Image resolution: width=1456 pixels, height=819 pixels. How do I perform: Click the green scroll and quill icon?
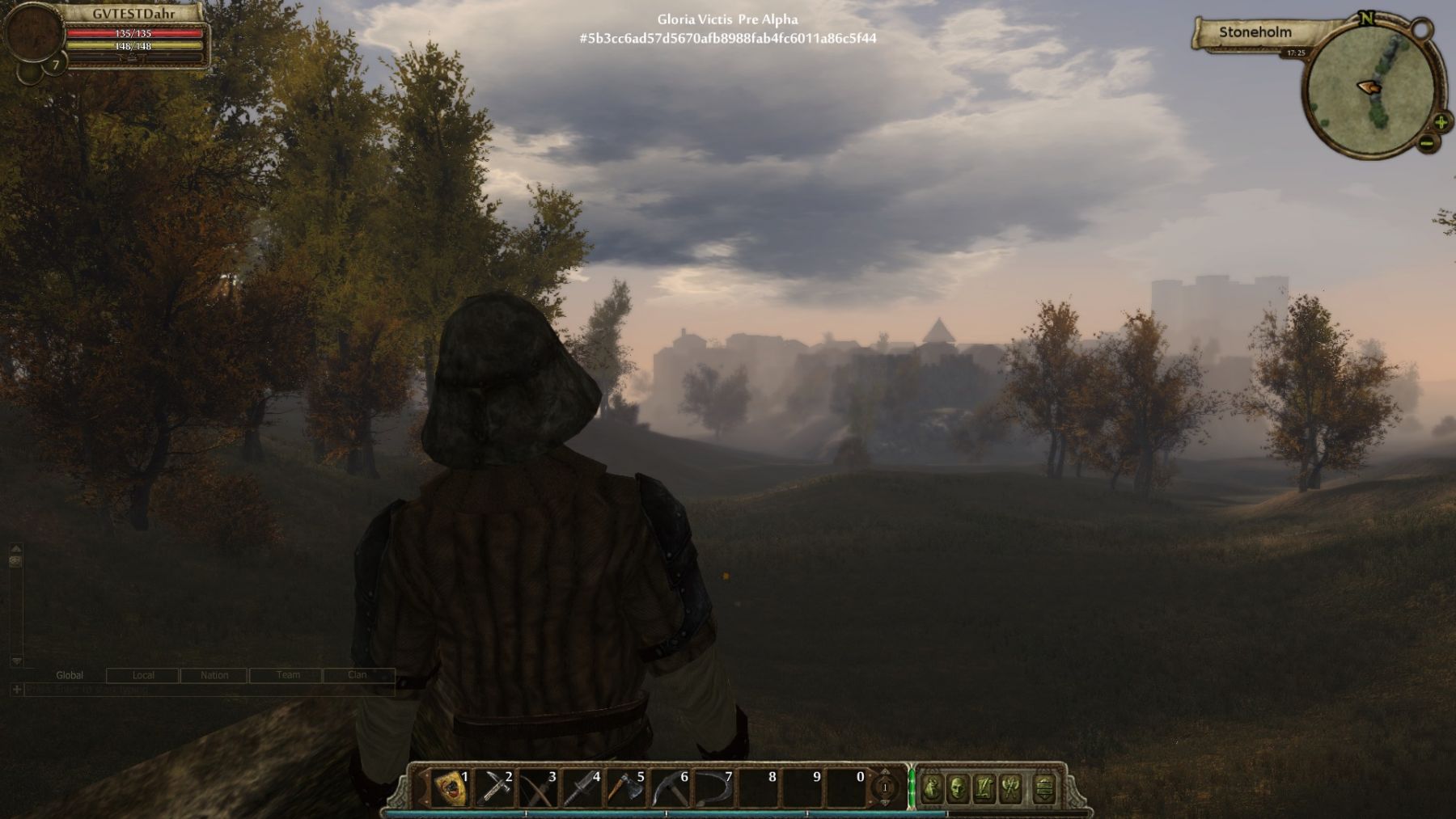pos(984,787)
